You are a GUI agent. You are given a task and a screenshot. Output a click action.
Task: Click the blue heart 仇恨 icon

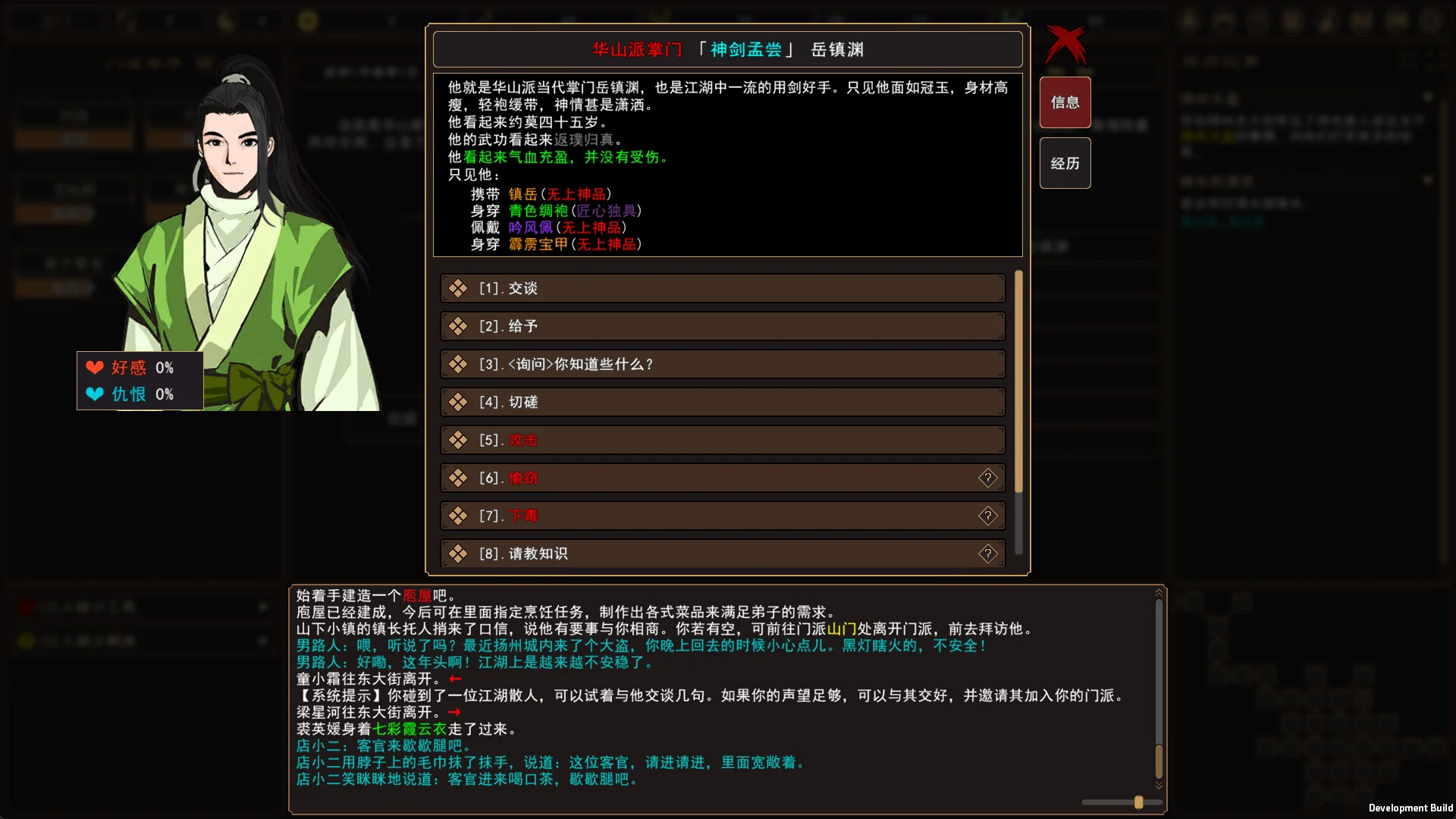coord(95,394)
